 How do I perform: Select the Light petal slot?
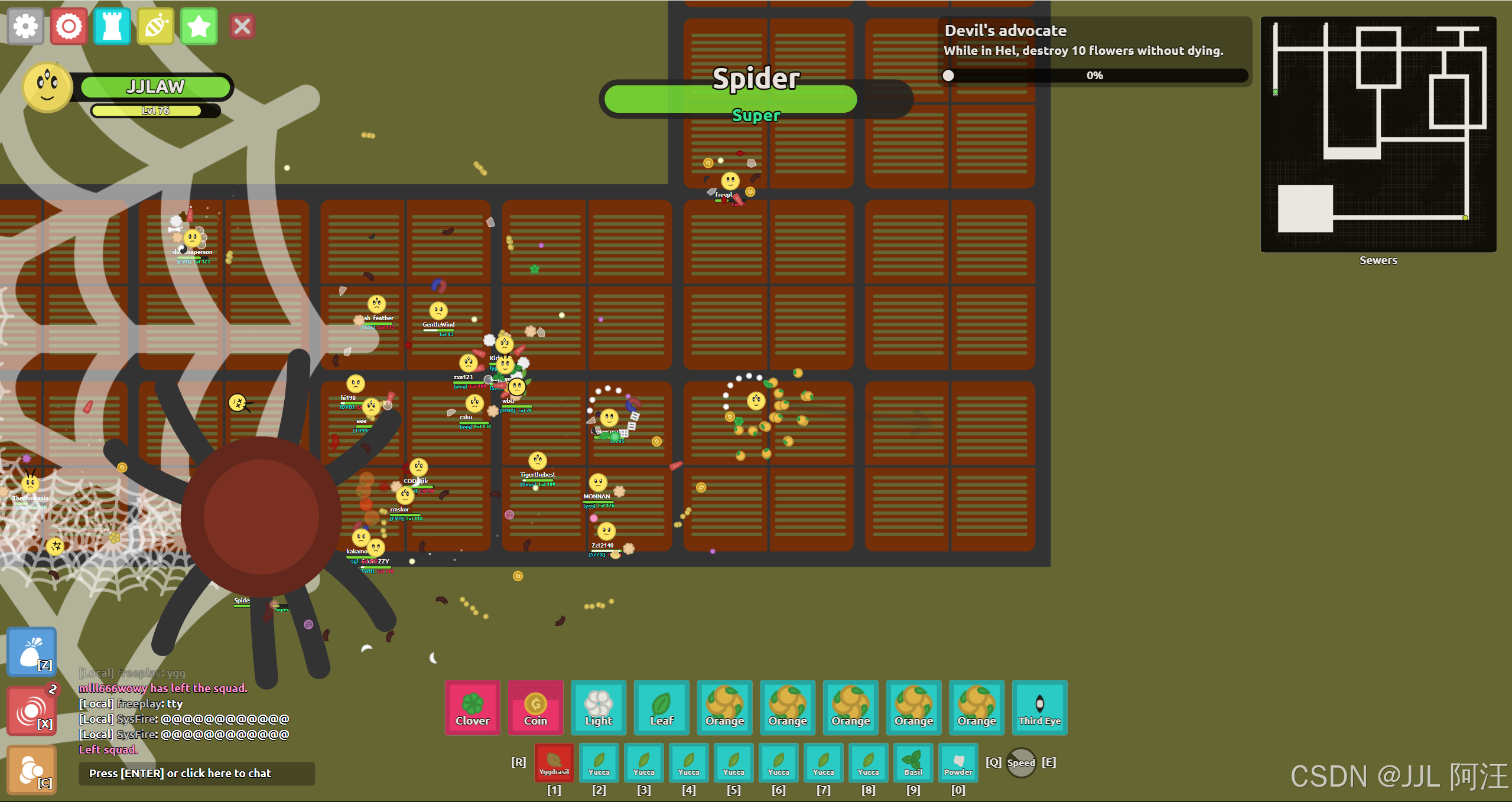599,708
